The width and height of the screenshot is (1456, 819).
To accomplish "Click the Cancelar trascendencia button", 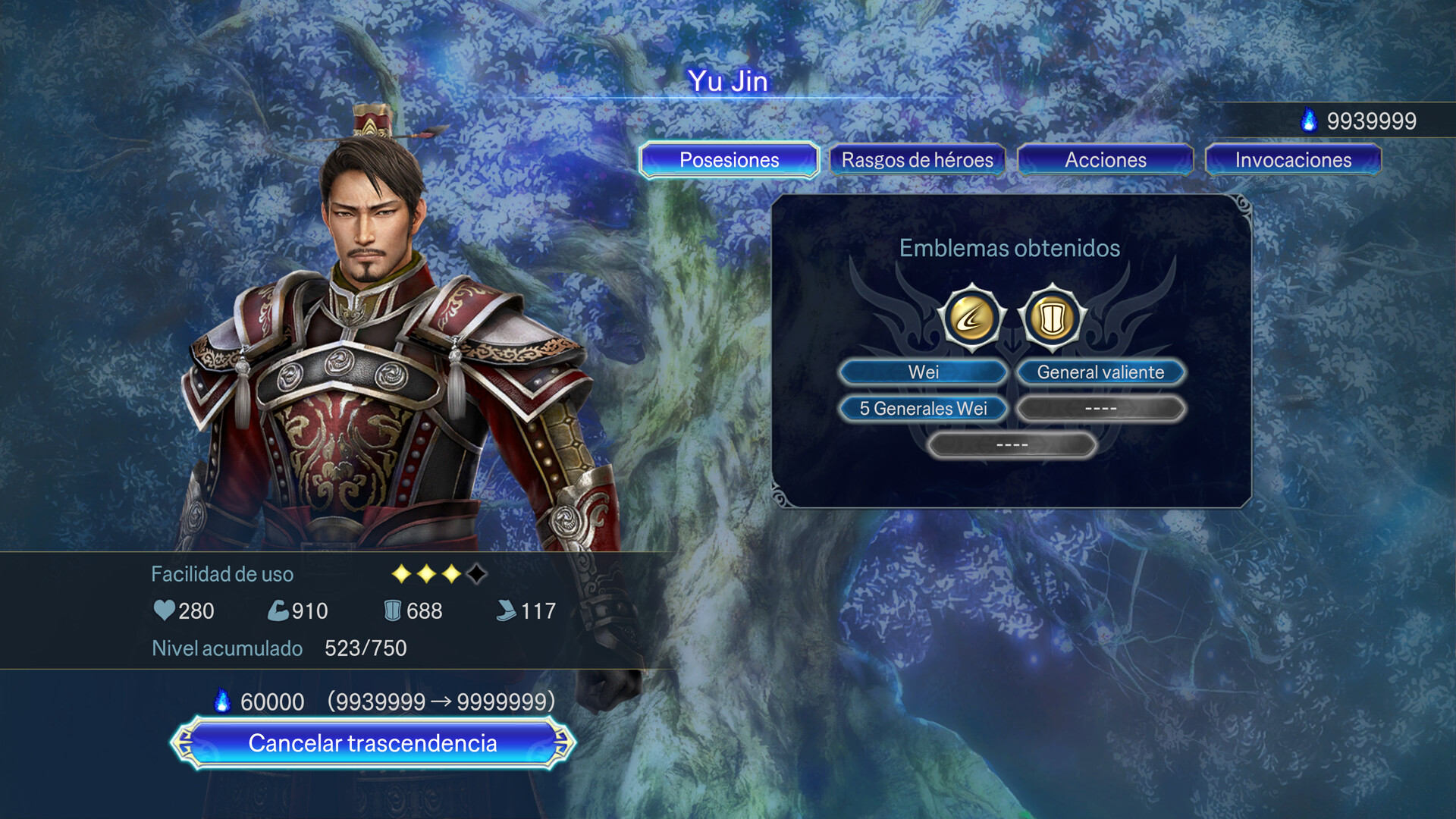I will point(372,743).
